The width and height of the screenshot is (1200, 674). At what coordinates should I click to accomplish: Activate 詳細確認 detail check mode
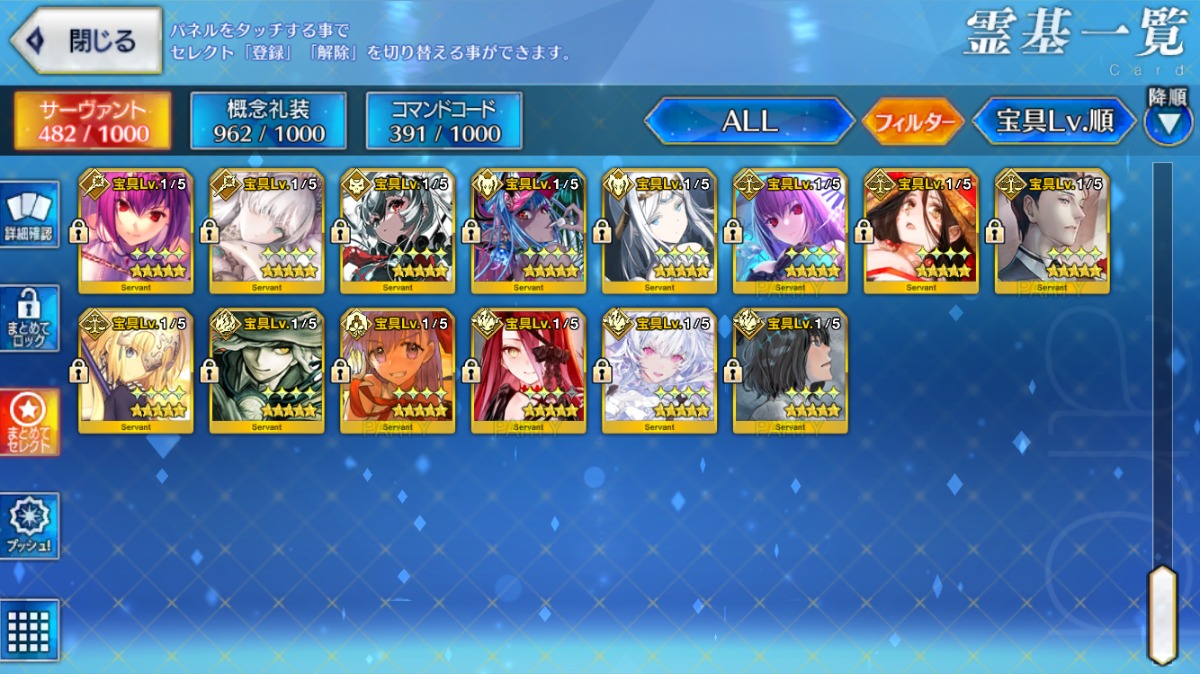coord(29,214)
